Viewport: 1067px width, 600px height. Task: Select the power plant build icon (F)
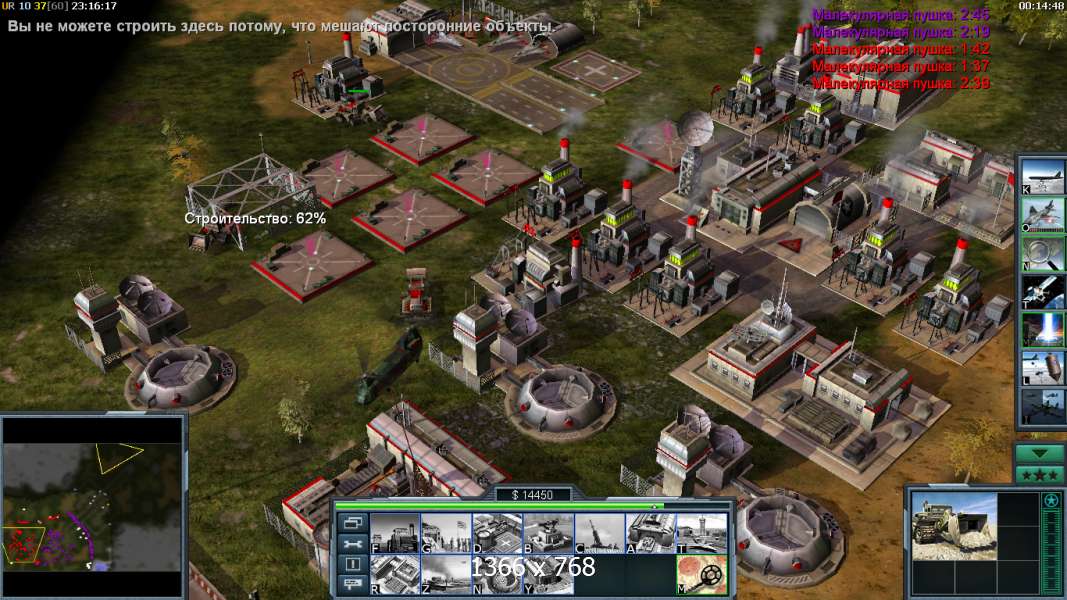395,533
